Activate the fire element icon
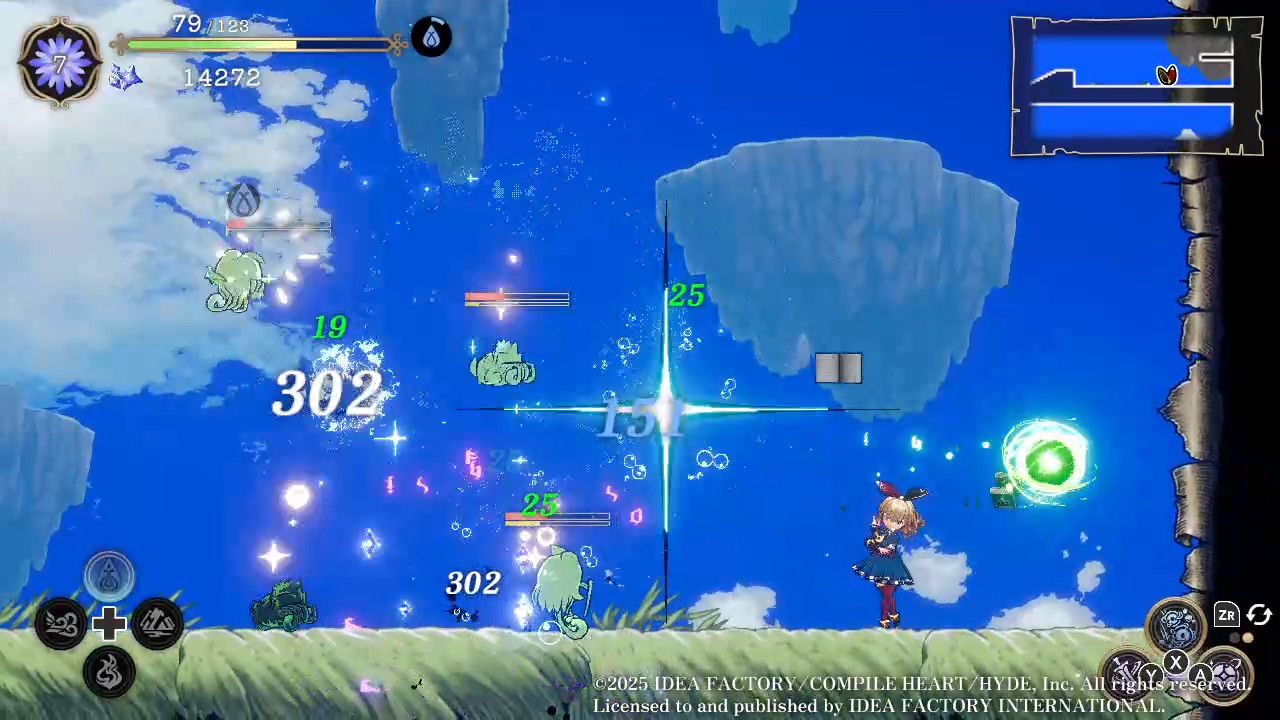The height and width of the screenshot is (720, 1280). tap(109, 671)
